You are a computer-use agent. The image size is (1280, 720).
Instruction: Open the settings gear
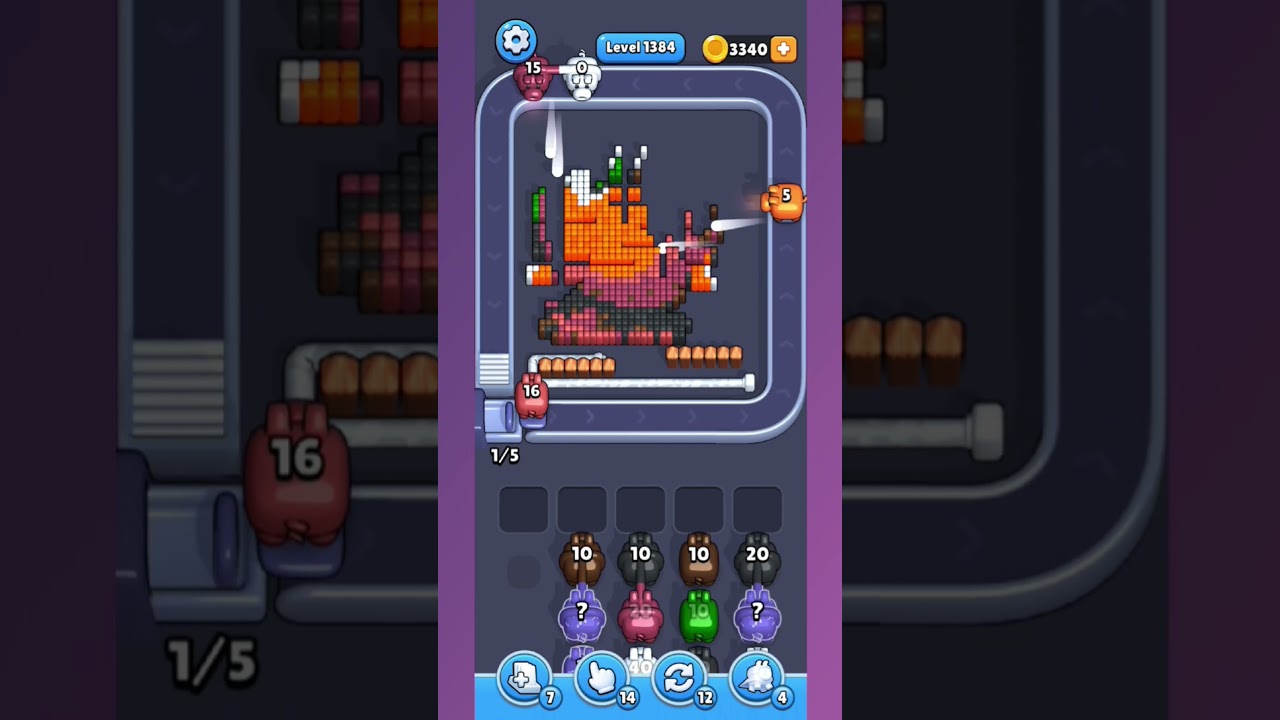point(517,41)
